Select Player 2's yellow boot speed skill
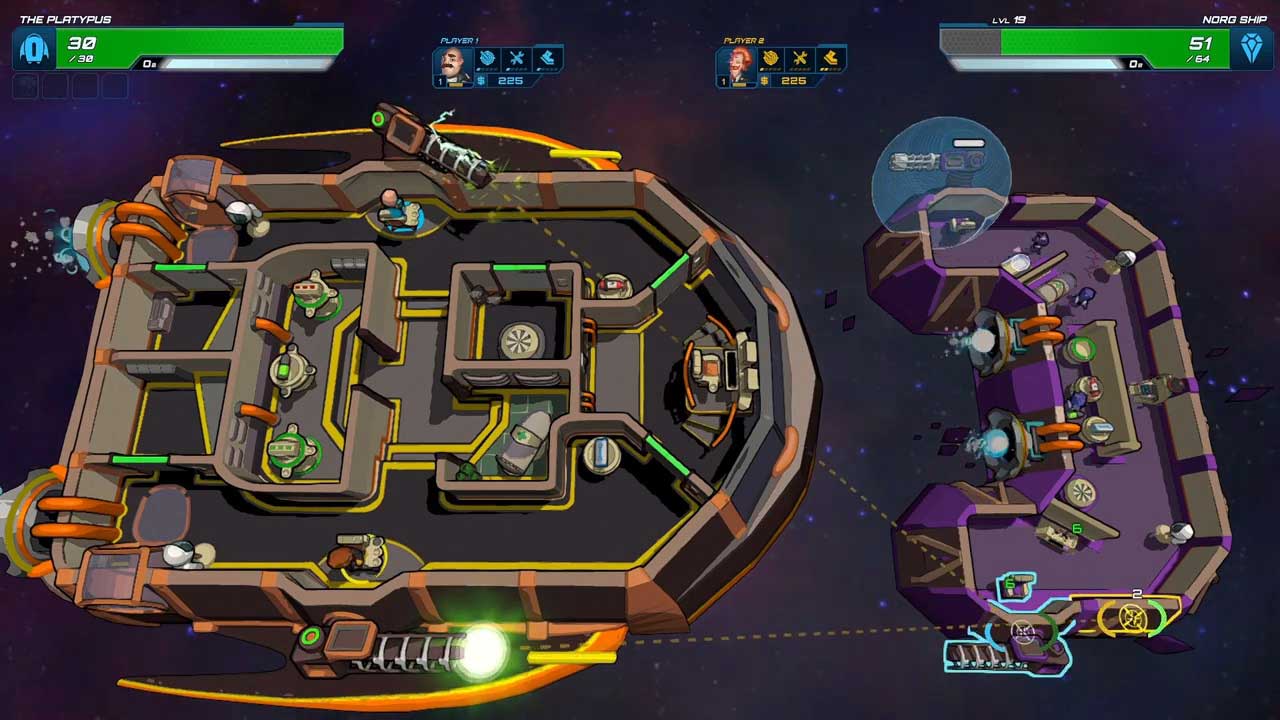The width and height of the screenshot is (1280, 720). [830, 58]
